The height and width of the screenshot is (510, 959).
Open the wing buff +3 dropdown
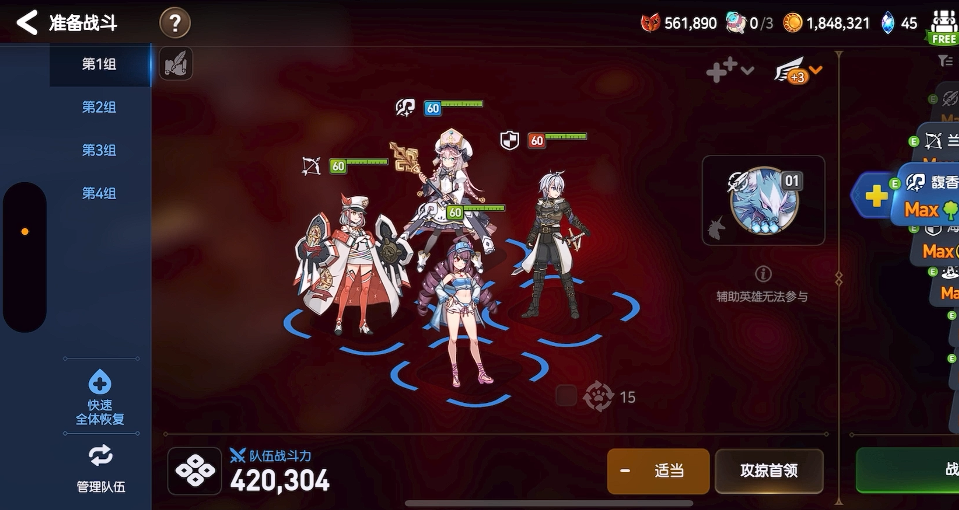[x=799, y=71]
